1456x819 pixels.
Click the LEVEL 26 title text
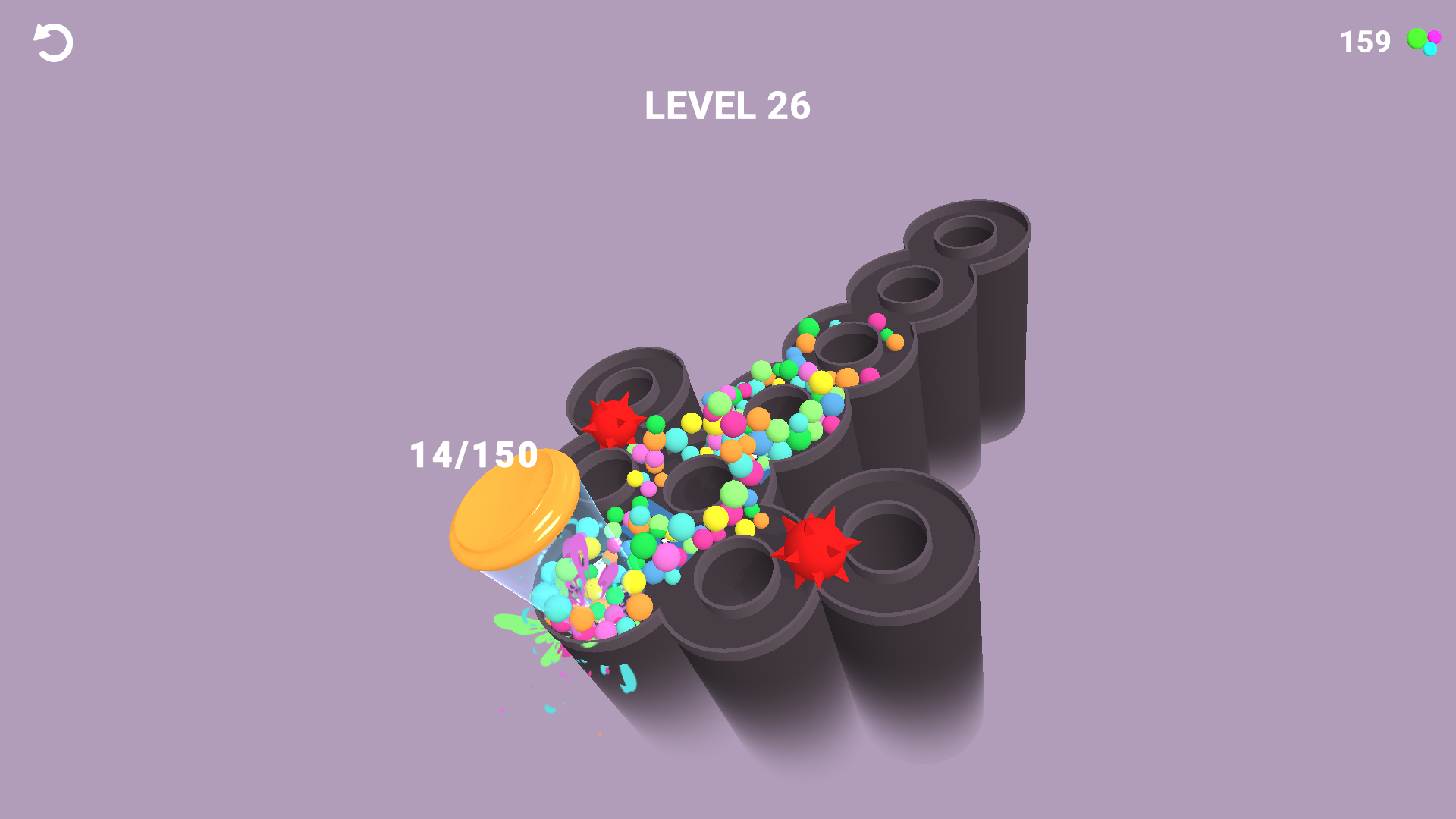pos(727,106)
